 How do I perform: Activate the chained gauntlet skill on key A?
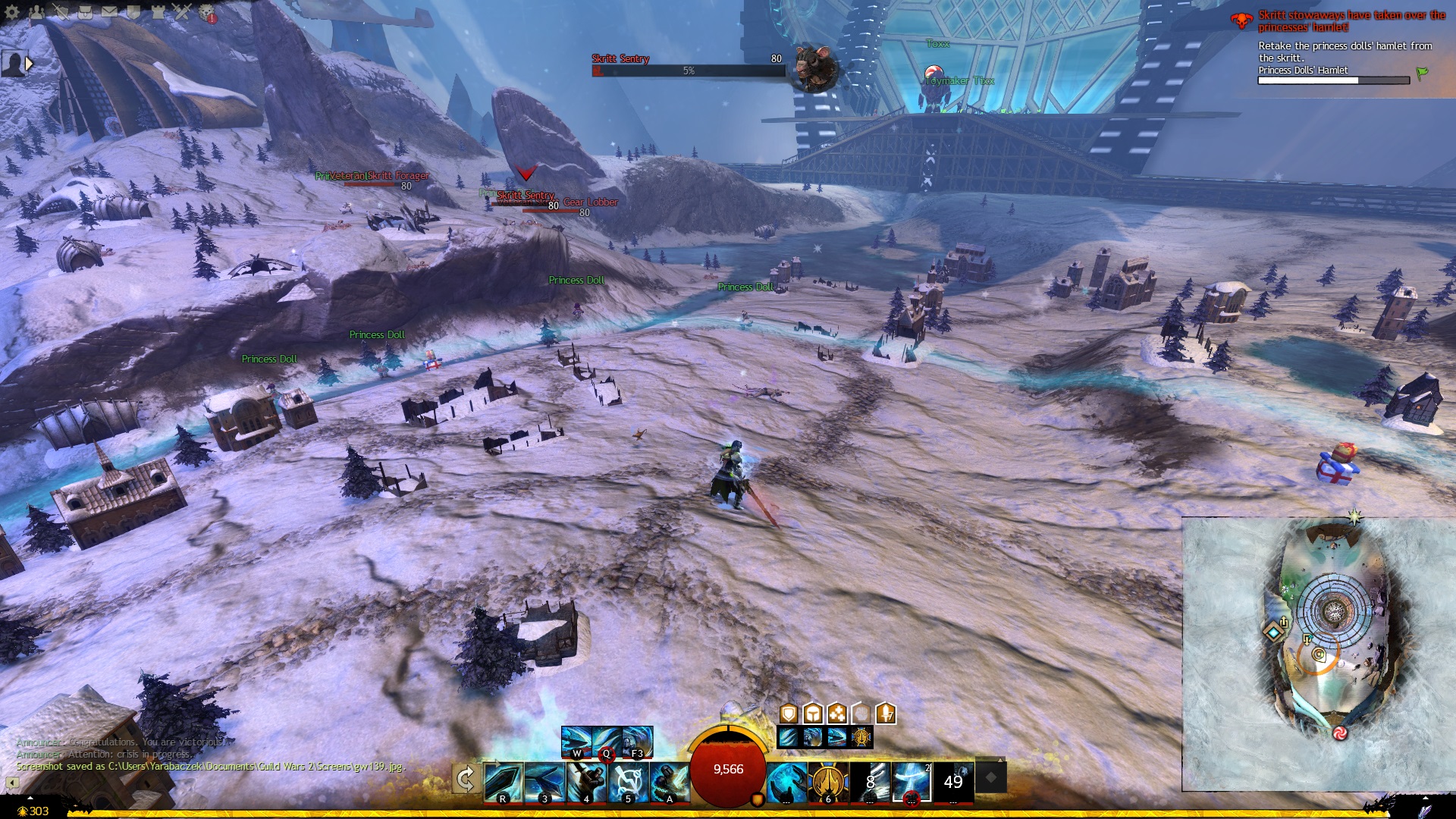(x=670, y=782)
